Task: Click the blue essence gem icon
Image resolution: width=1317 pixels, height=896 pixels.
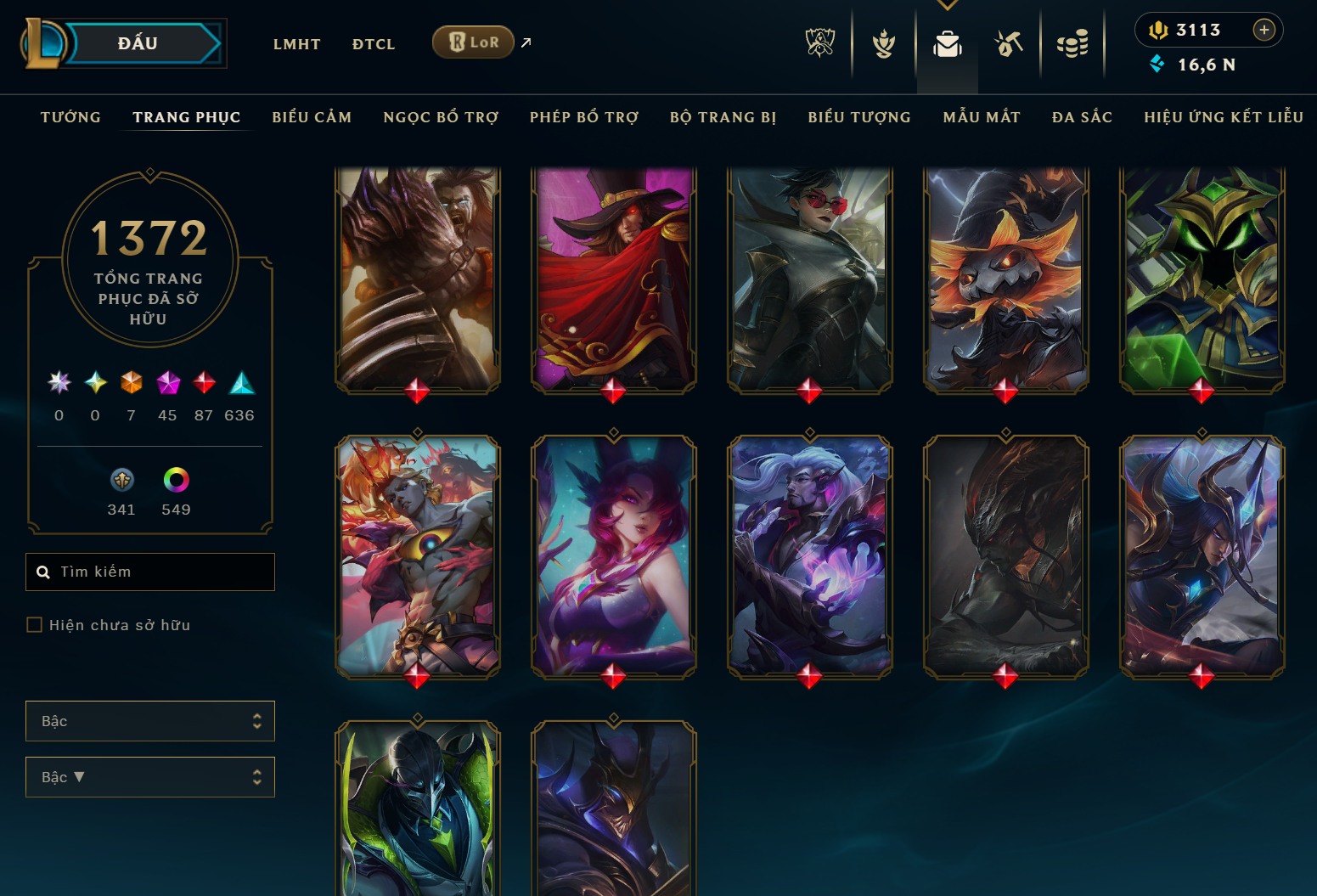Action: (1156, 64)
